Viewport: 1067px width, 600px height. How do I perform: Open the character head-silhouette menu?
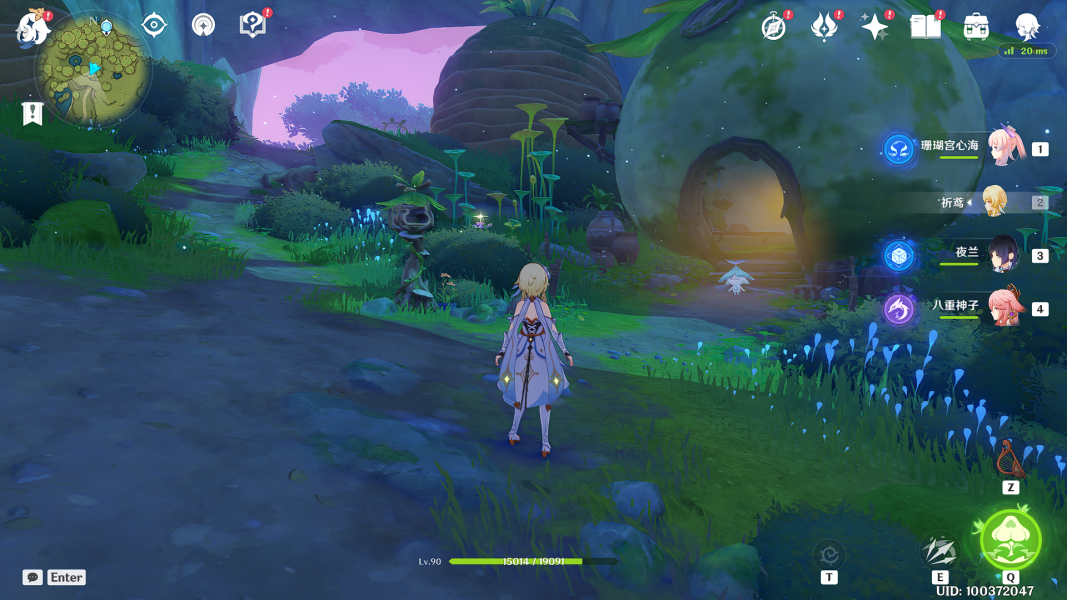pyautogui.click(x=1027, y=27)
